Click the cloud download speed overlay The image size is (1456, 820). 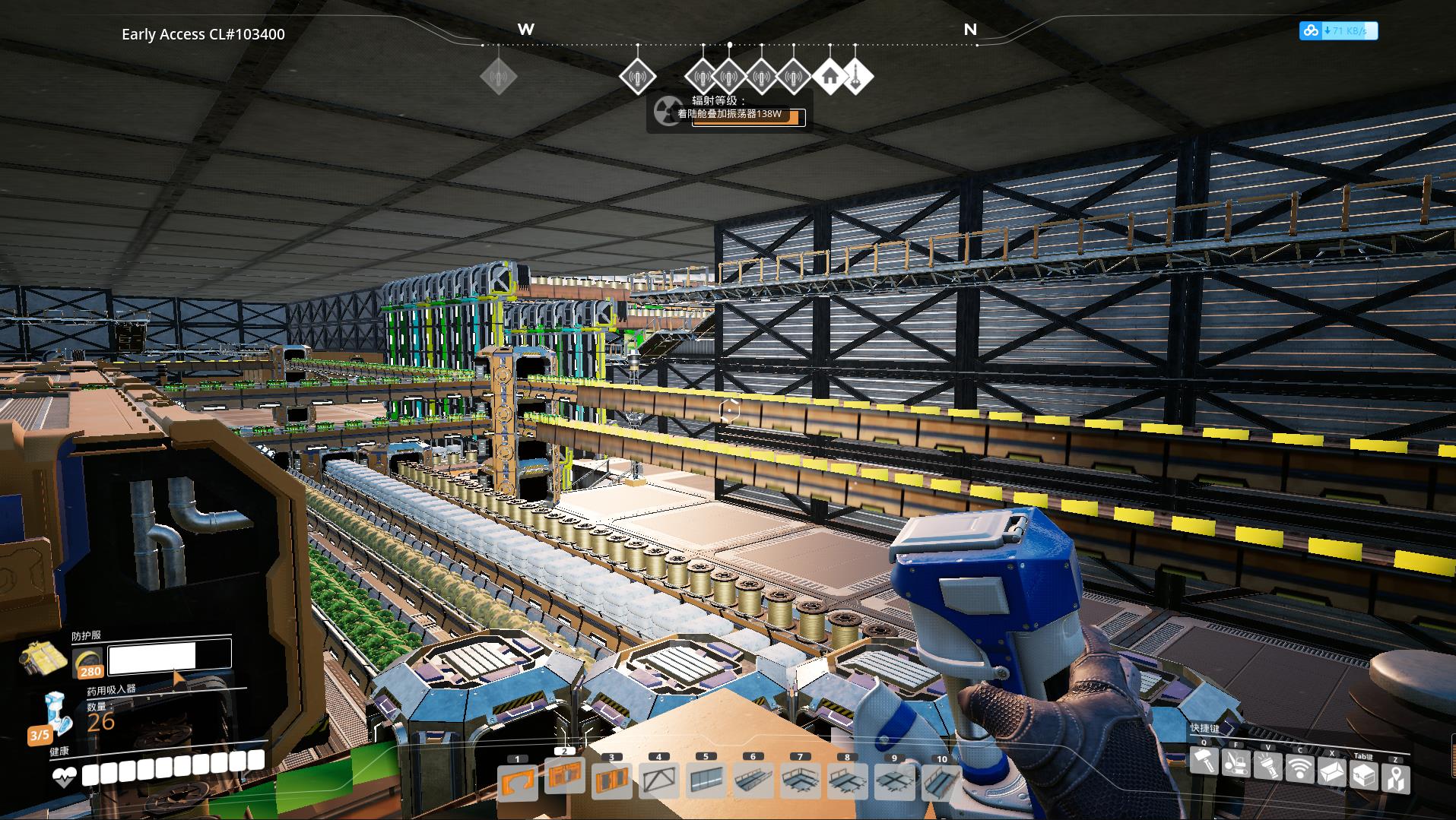(x=1338, y=31)
